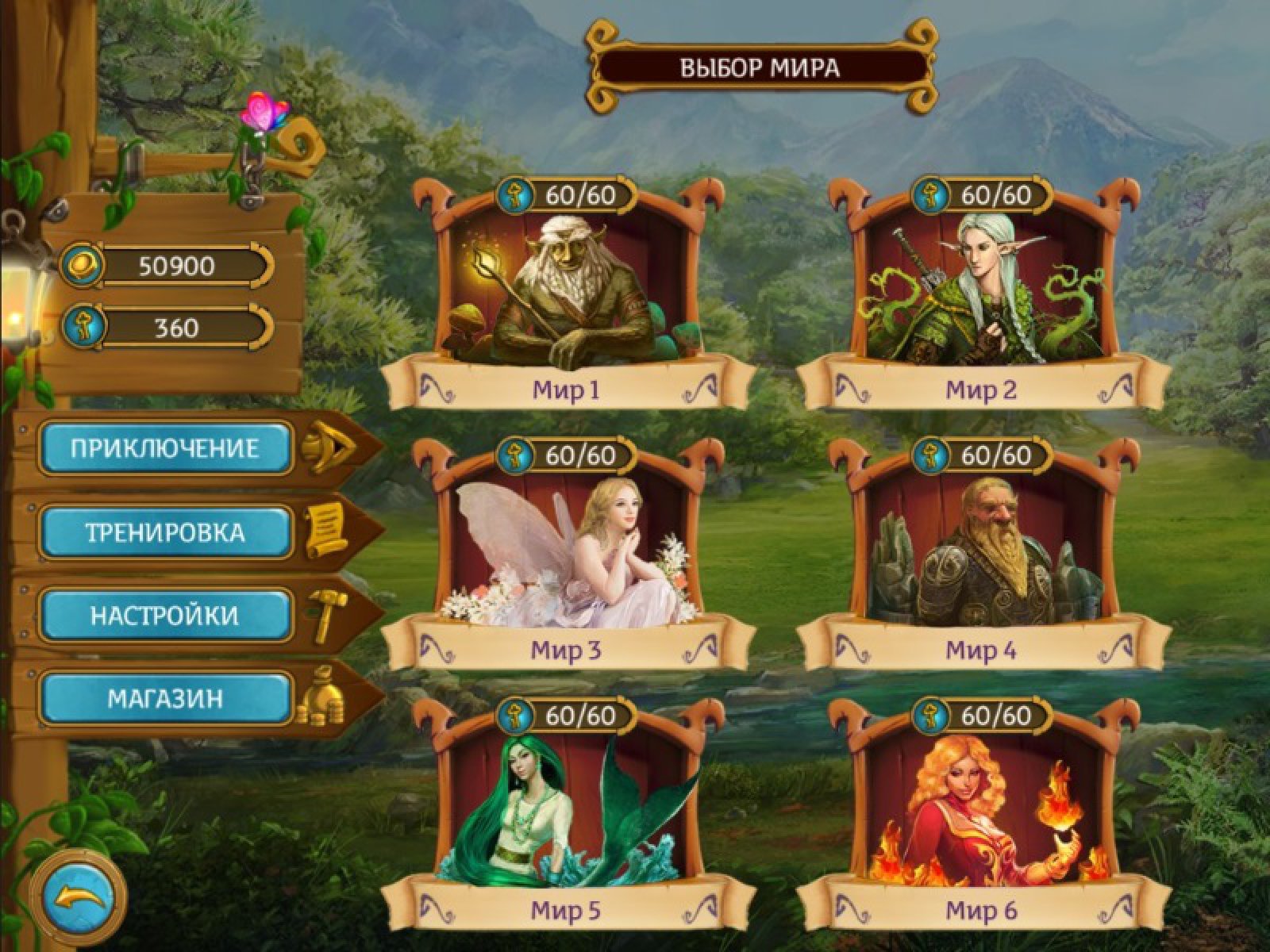Choose Мир 1 with the troll shaman
The width and height of the screenshot is (1270, 952).
[x=566, y=294]
